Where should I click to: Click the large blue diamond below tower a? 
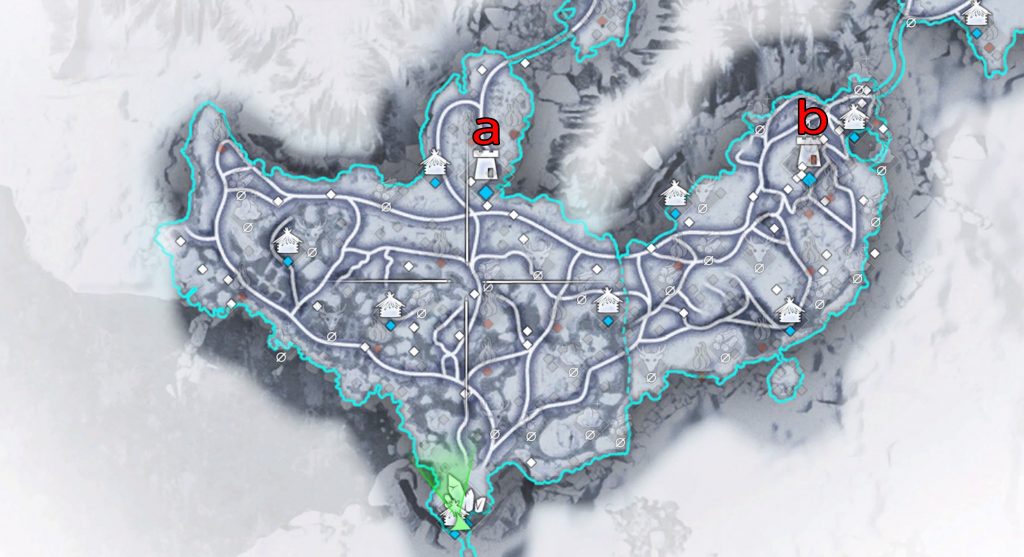[x=485, y=192]
